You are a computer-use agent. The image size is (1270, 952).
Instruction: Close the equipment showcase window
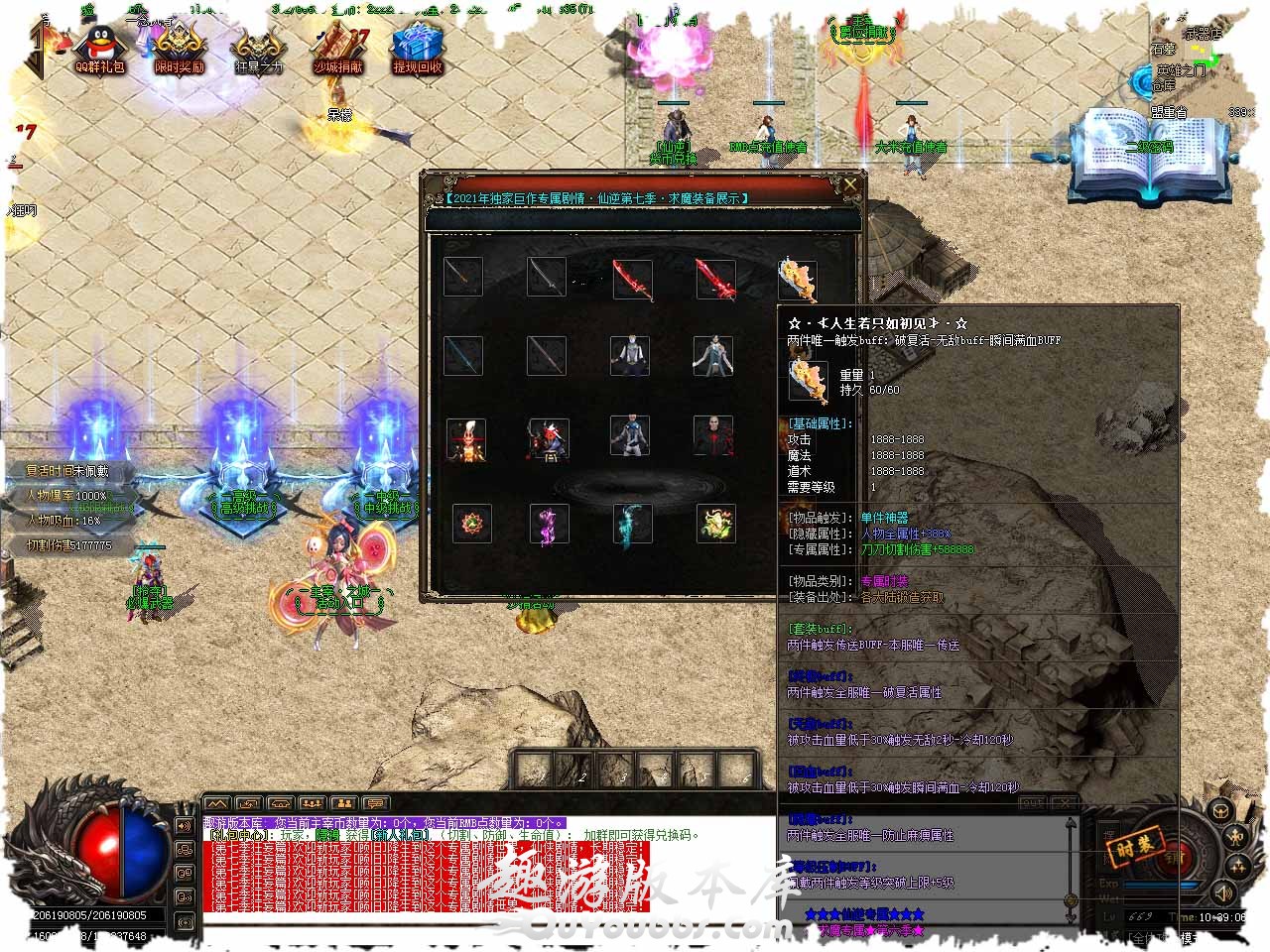point(850,184)
